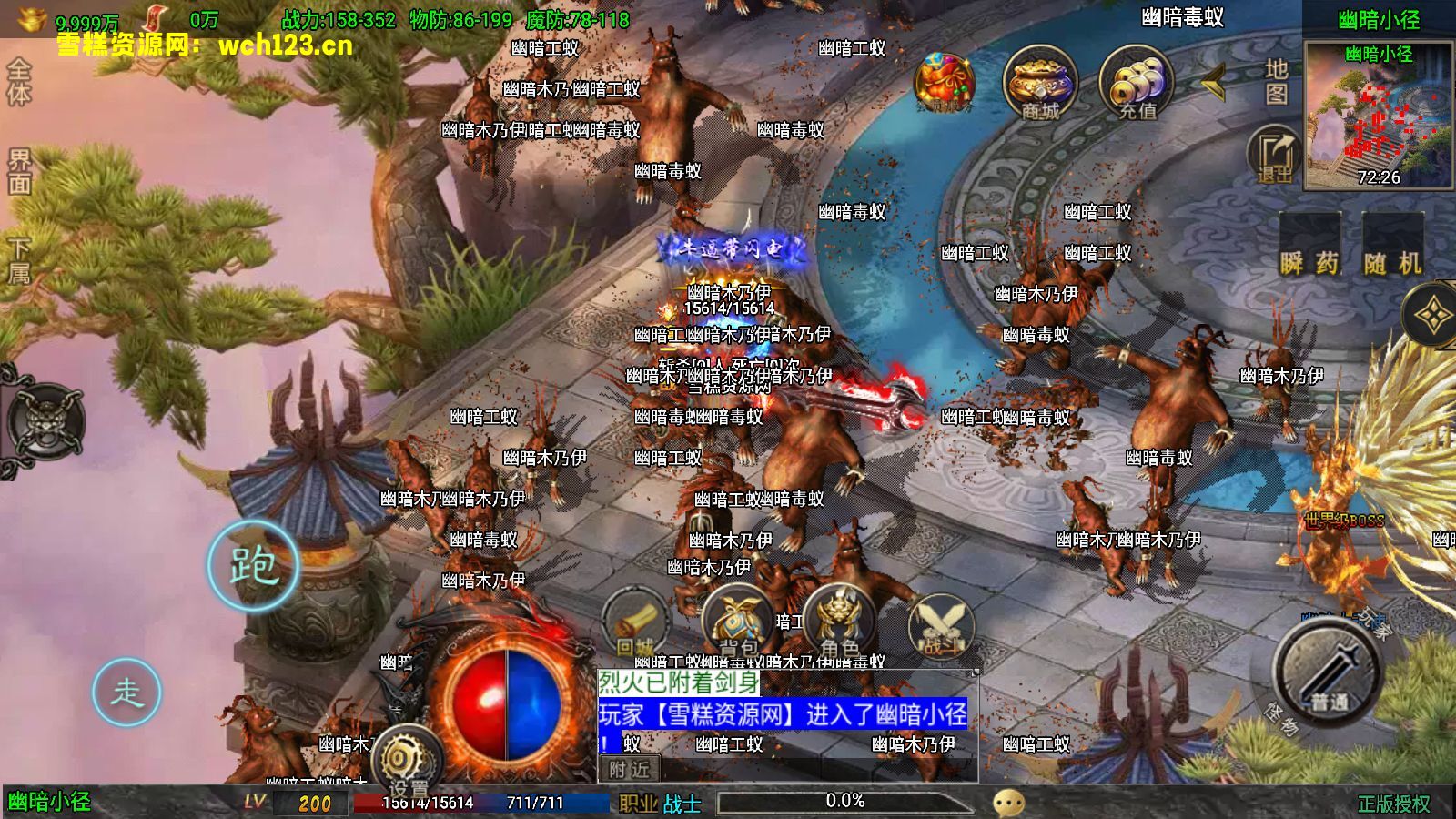
Task: Open the 商城 shop pot icon
Action: 1040,84
